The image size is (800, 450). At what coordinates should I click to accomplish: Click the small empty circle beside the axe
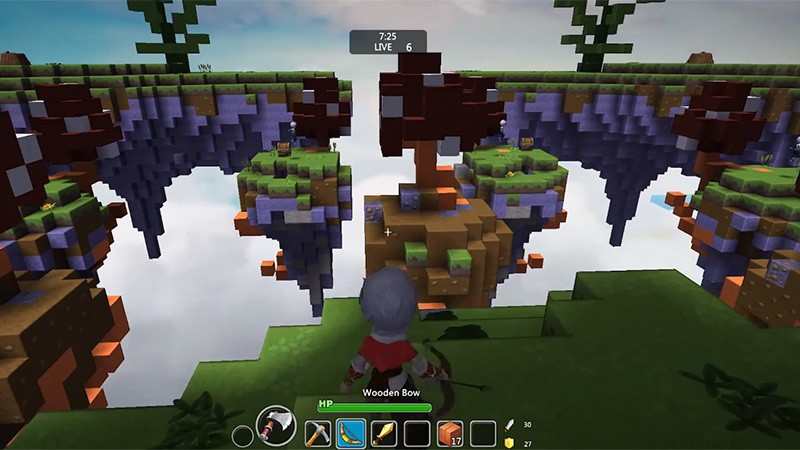[x=241, y=435]
